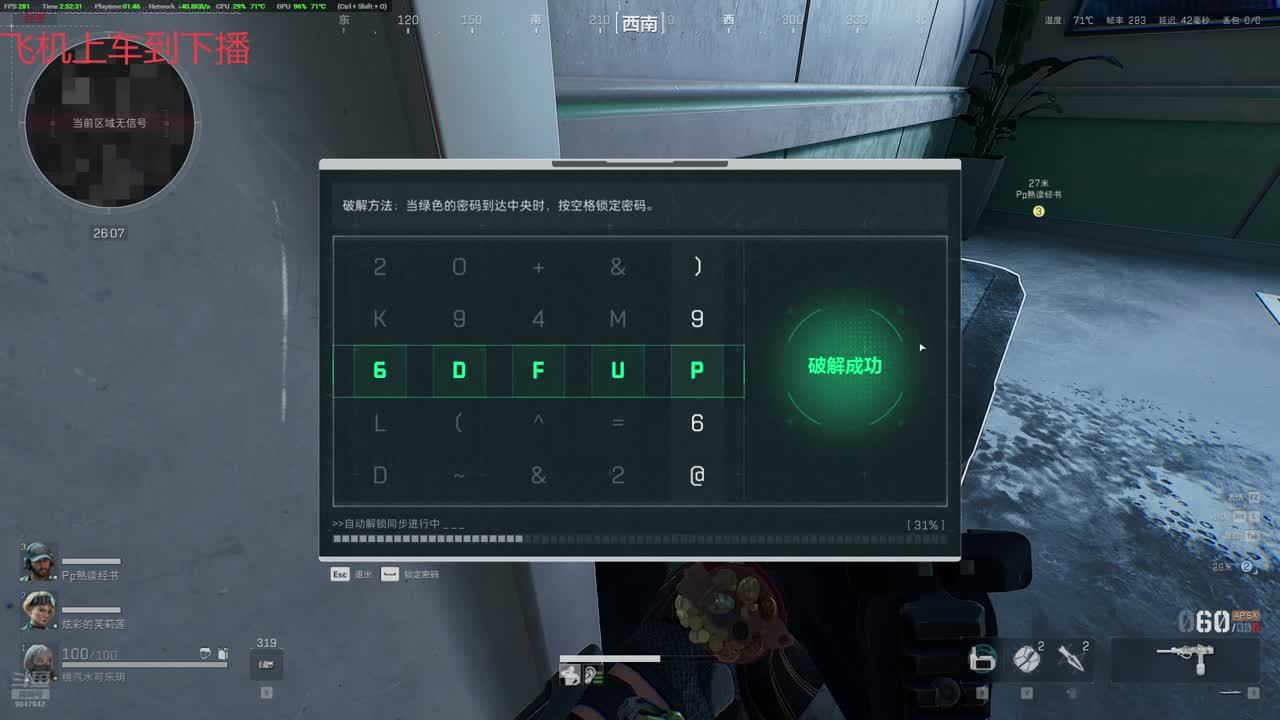Click the 西南 compass heading indicator
This screenshot has width=1280, height=720.
(x=640, y=22)
